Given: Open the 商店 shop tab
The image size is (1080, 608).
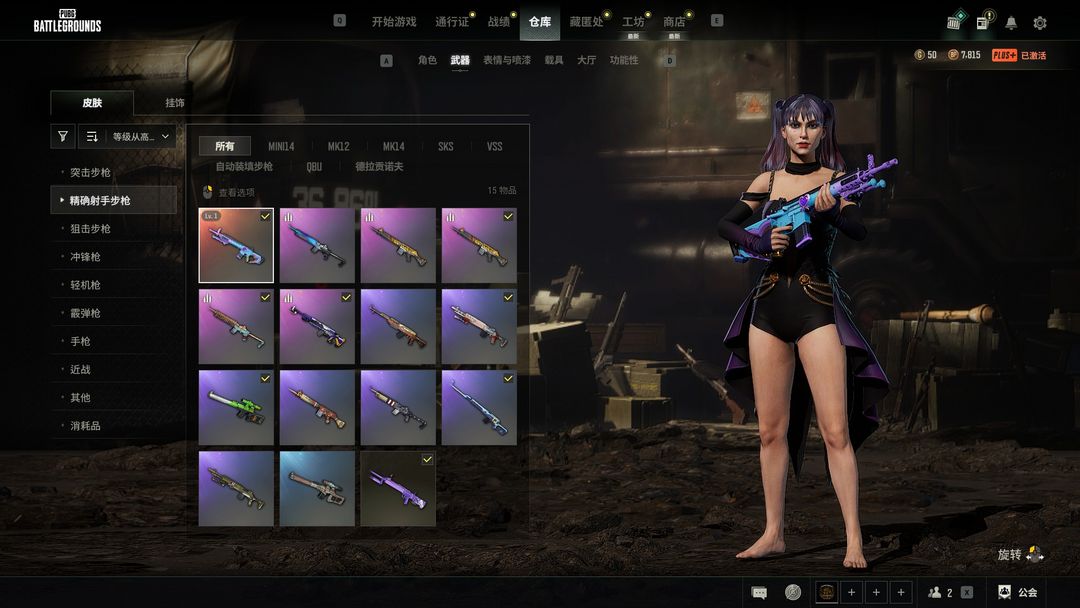Looking at the screenshot, I should click(x=675, y=22).
